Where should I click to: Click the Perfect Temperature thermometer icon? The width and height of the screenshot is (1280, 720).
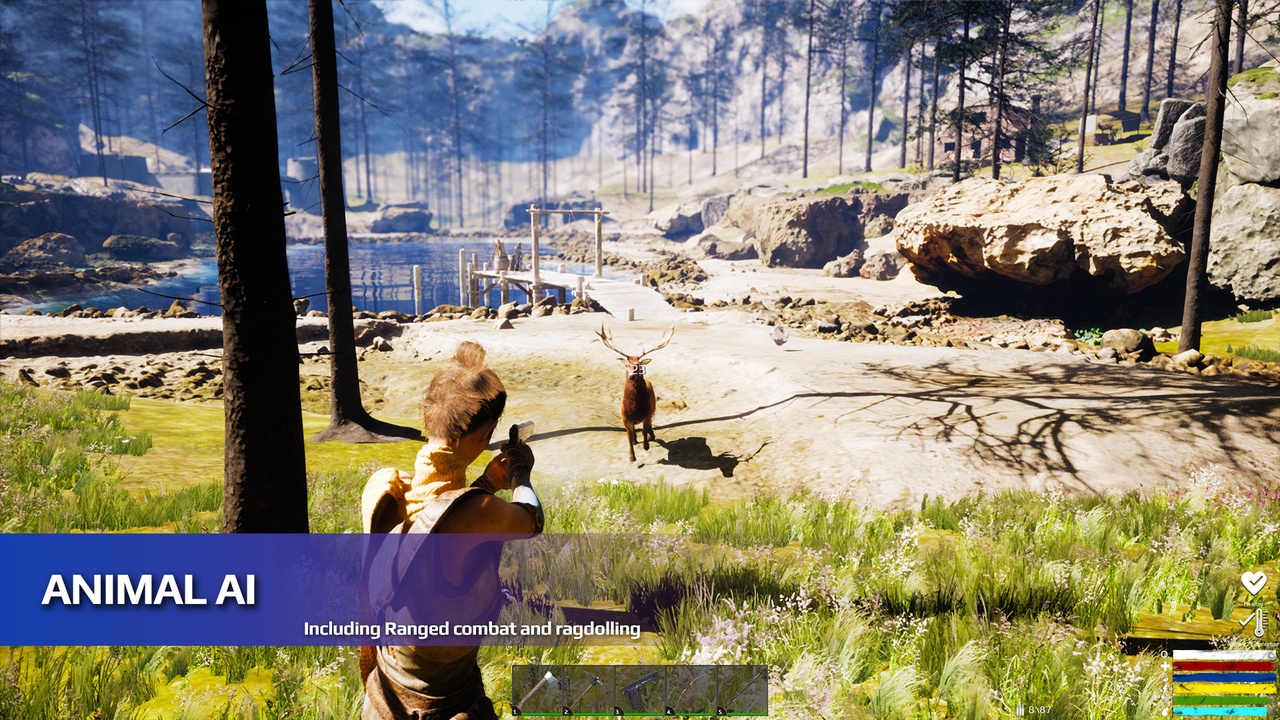1258,622
